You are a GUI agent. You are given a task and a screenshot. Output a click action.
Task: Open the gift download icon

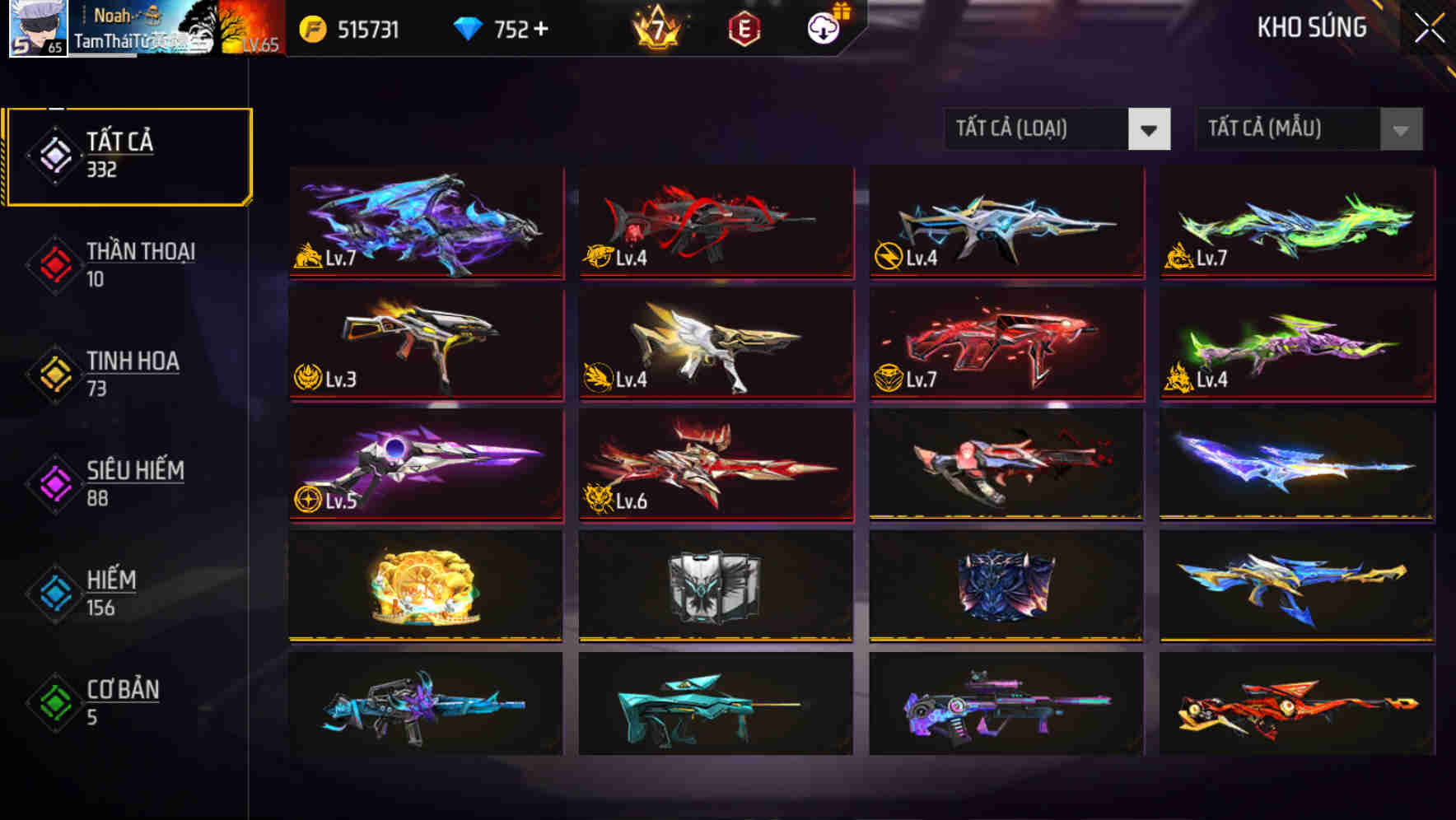[822, 30]
